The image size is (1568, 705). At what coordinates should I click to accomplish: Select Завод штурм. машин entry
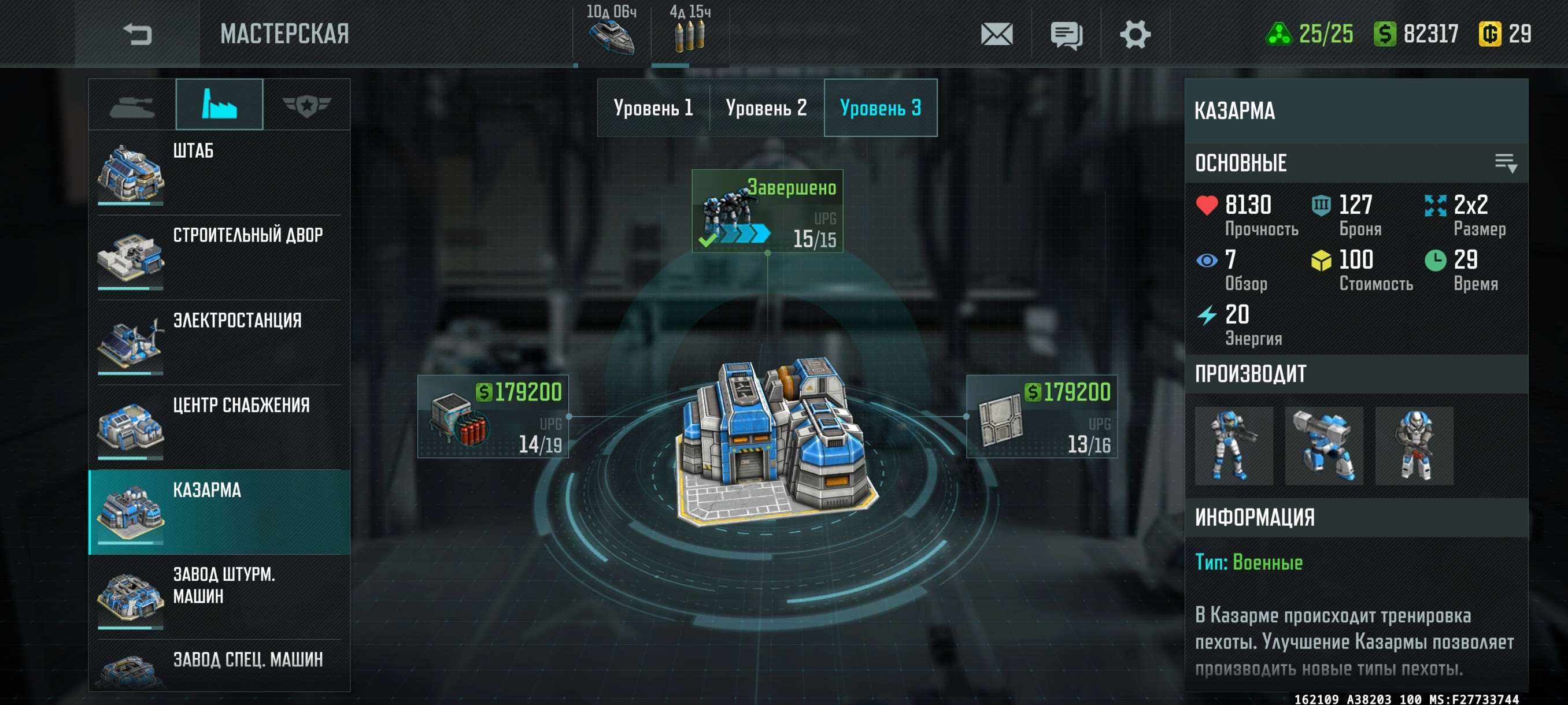219,597
